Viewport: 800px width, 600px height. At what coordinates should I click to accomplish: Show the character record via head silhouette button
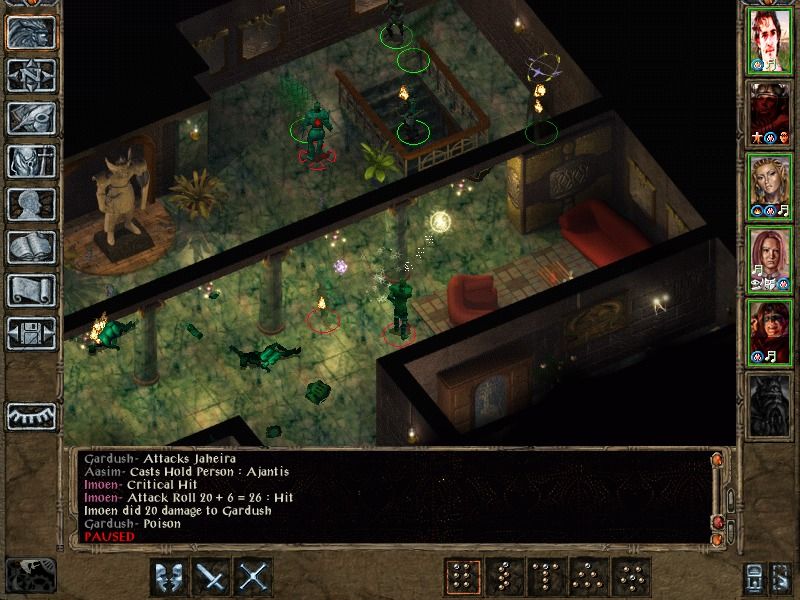[x=29, y=204]
